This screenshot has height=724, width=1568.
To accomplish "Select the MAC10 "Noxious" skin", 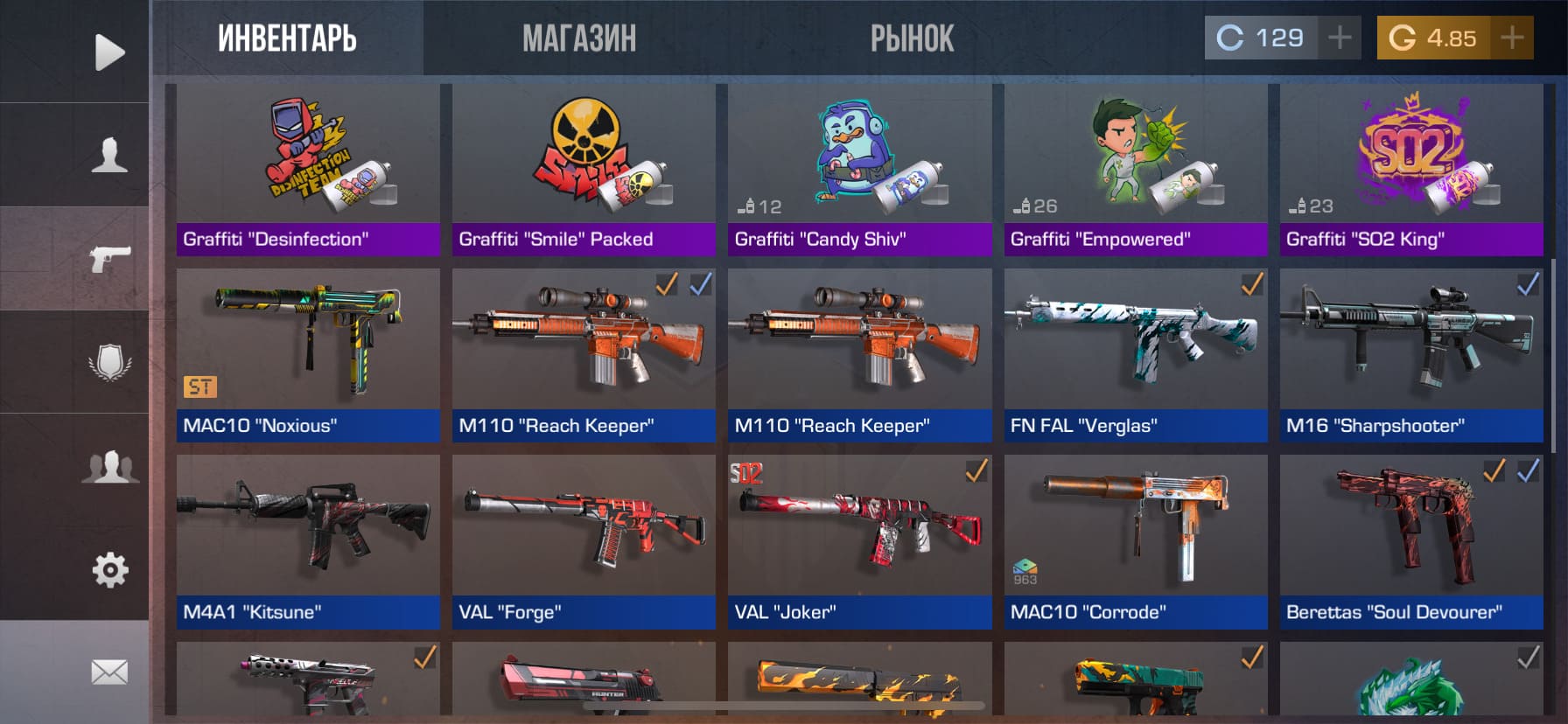I will pos(308,354).
